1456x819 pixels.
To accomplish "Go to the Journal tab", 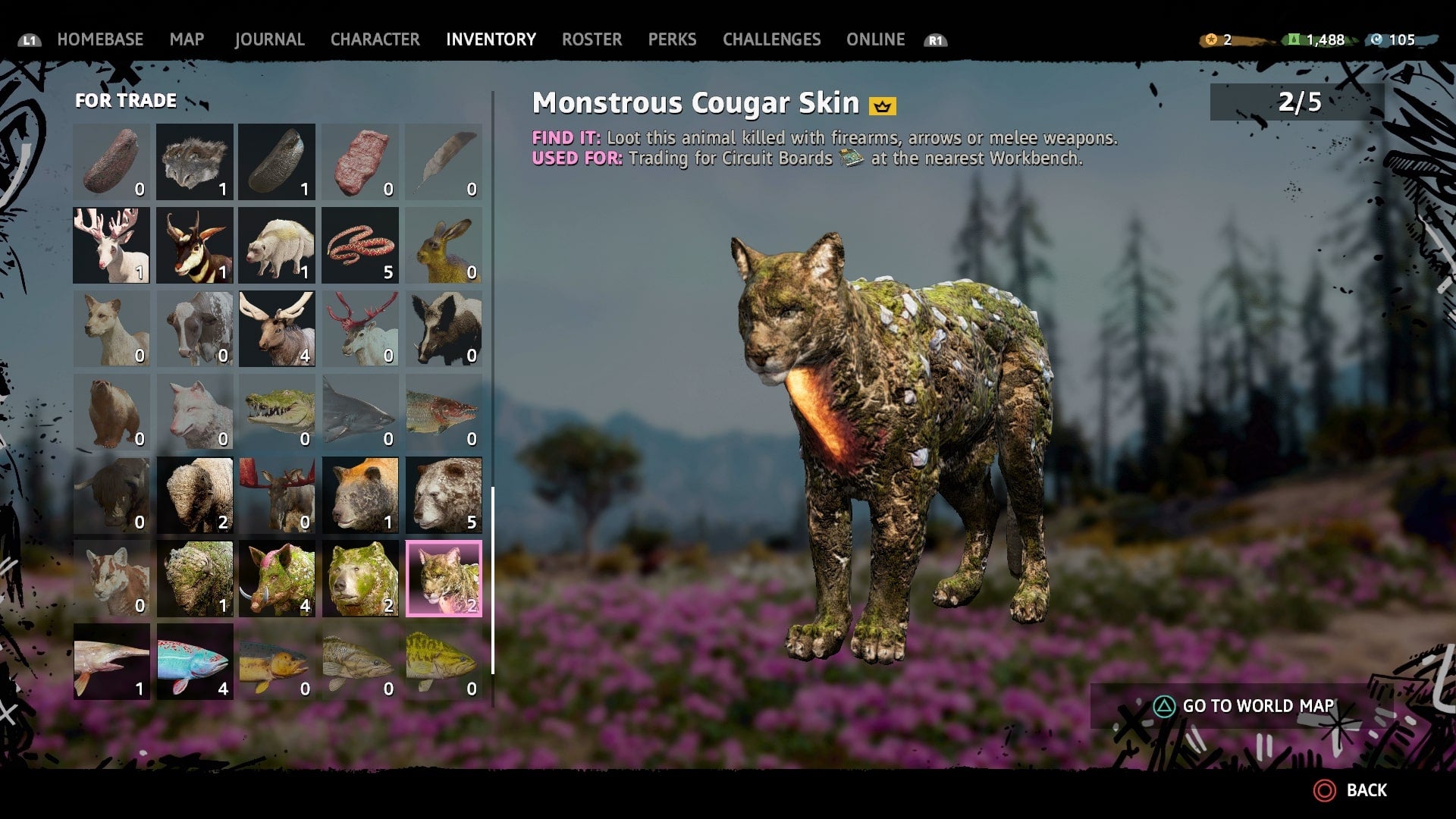I will (x=269, y=39).
